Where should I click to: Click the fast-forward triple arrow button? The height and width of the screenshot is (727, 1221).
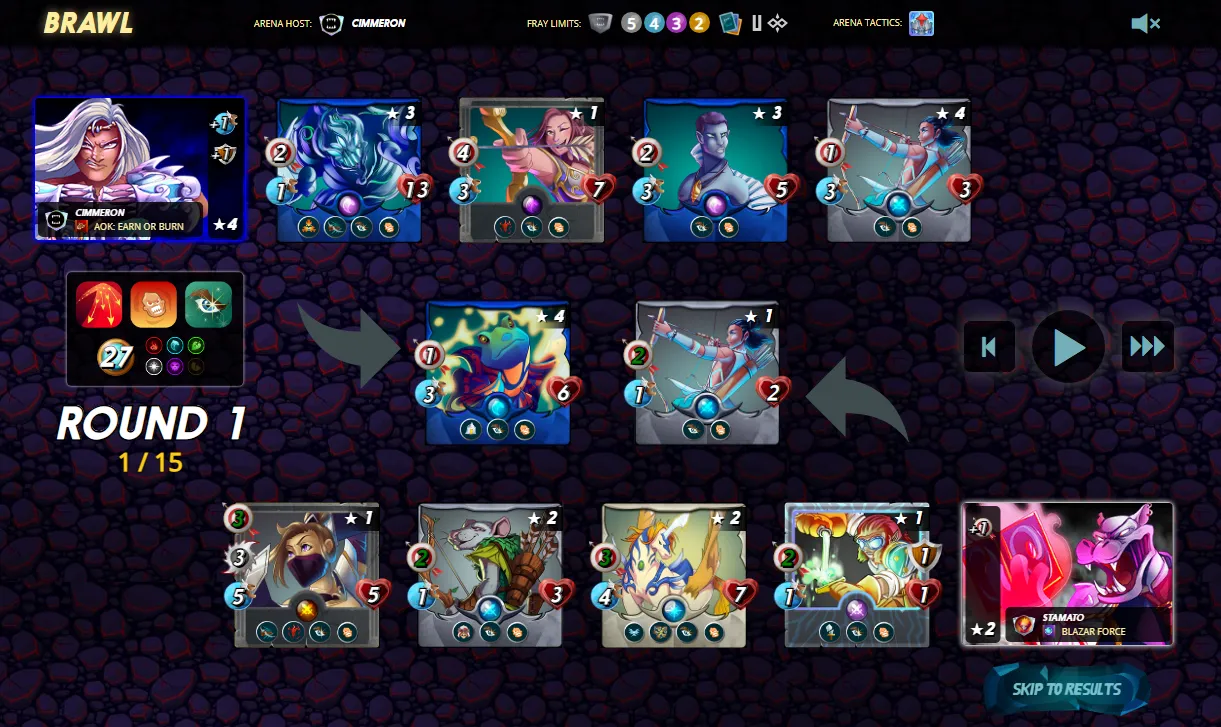point(1147,347)
